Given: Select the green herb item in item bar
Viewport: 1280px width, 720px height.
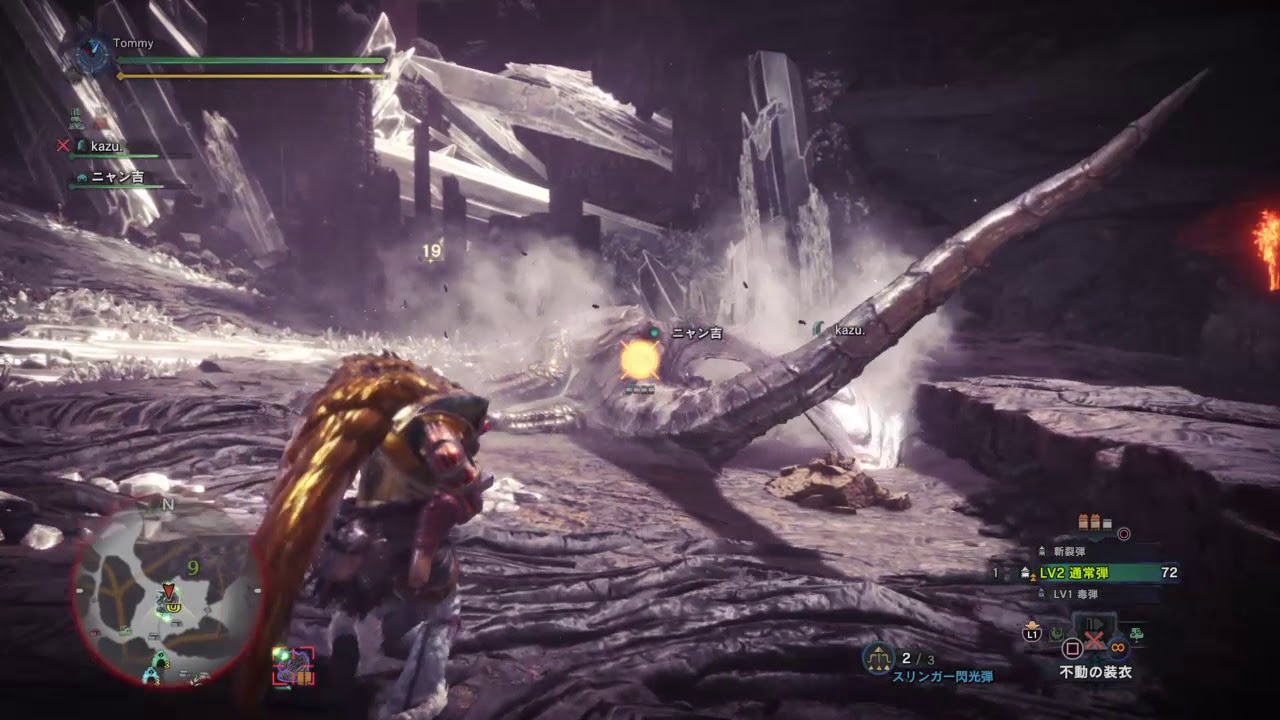Looking at the screenshot, I should (x=1057, y=632).
